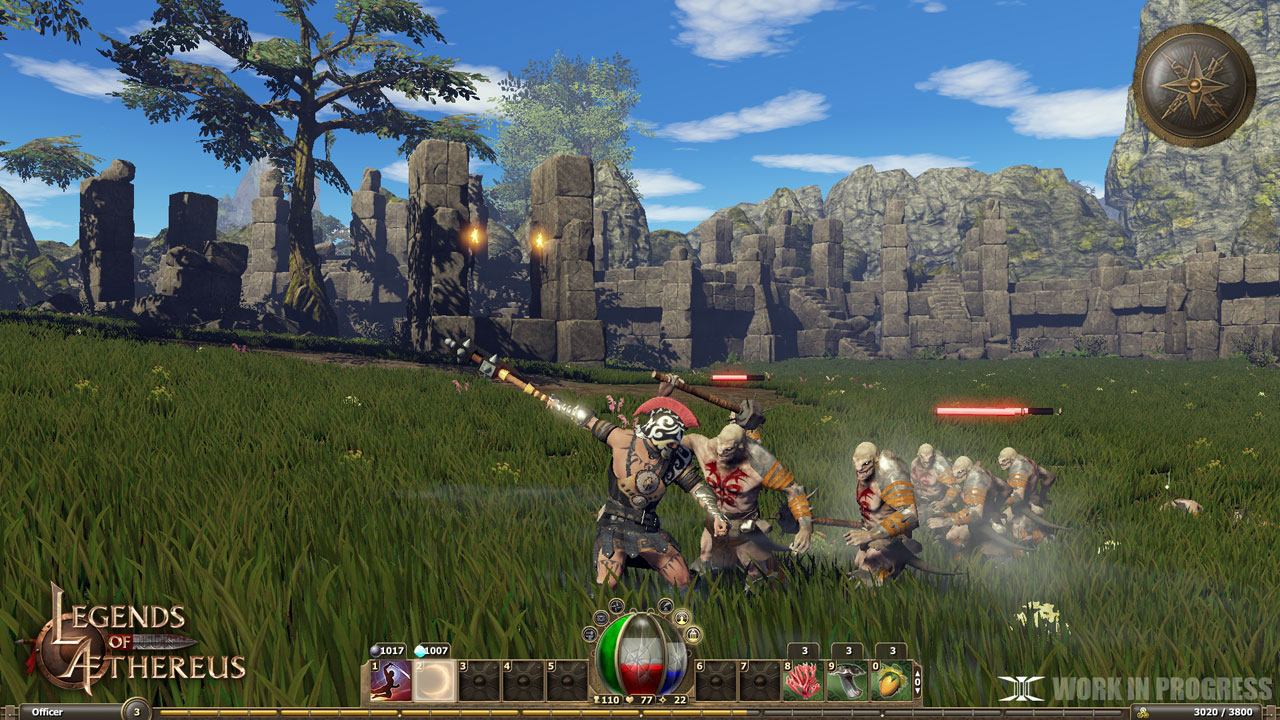1280x720 pixels.
Task: Open the highlighted building round button
Action: point(692,636)
